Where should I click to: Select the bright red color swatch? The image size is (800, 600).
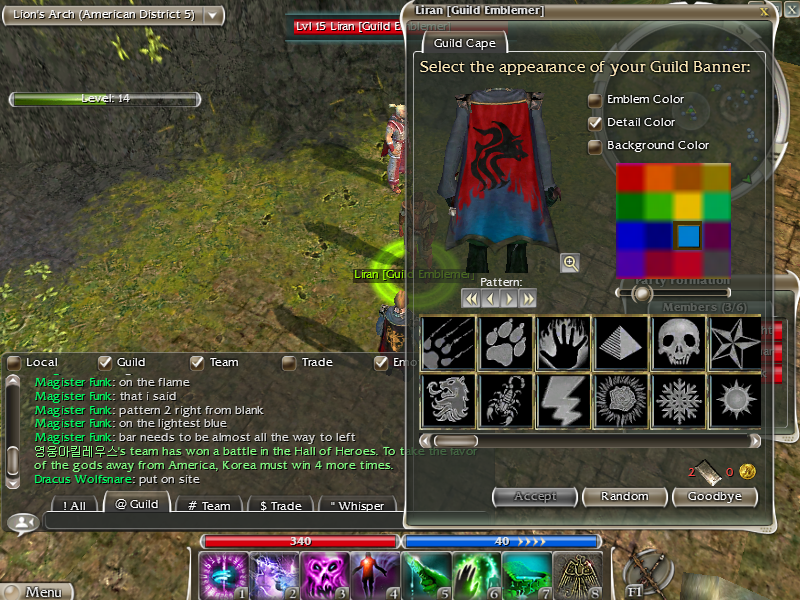(x=630, y=178)
